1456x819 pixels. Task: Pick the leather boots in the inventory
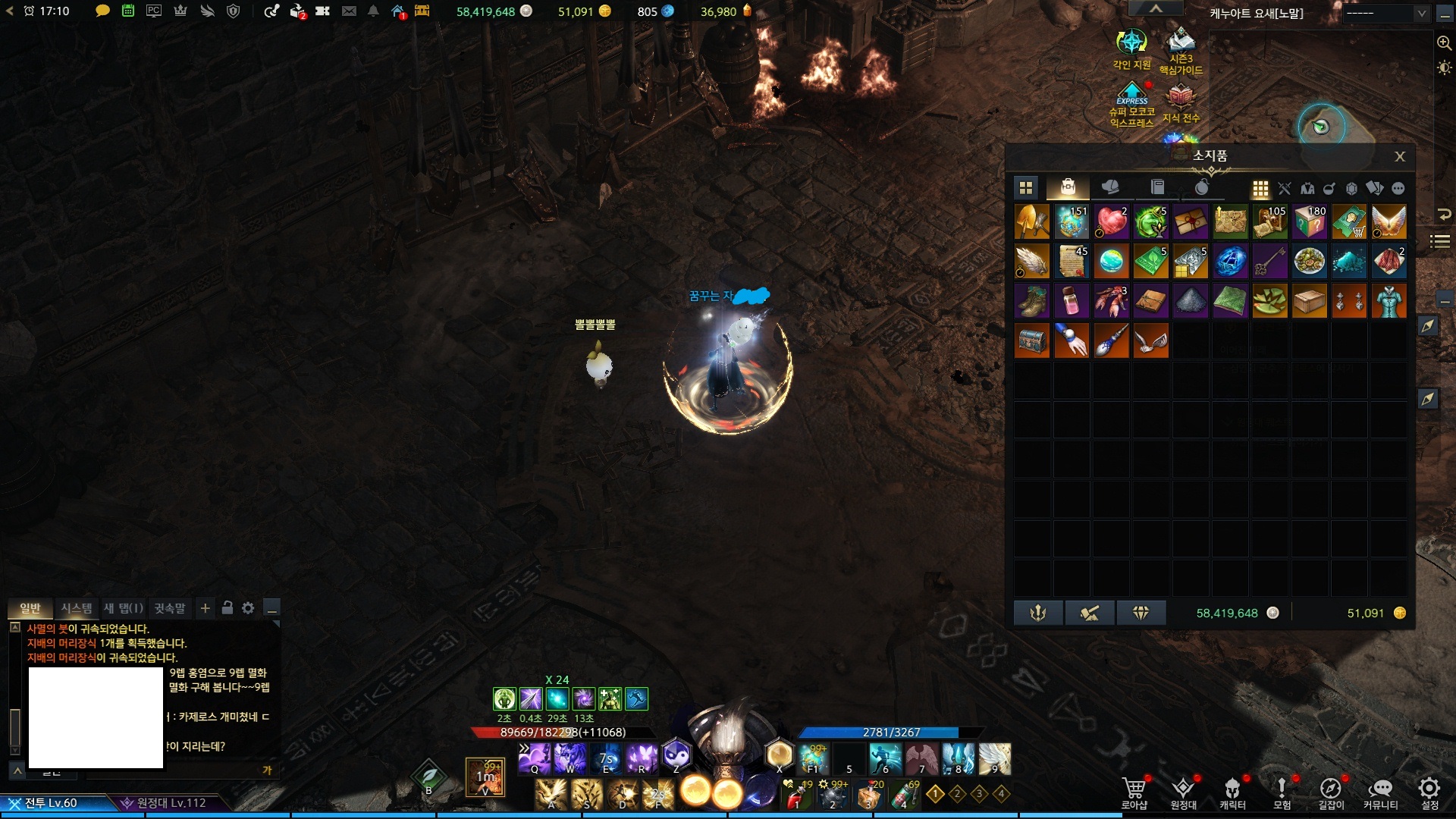coord(1032,301)
